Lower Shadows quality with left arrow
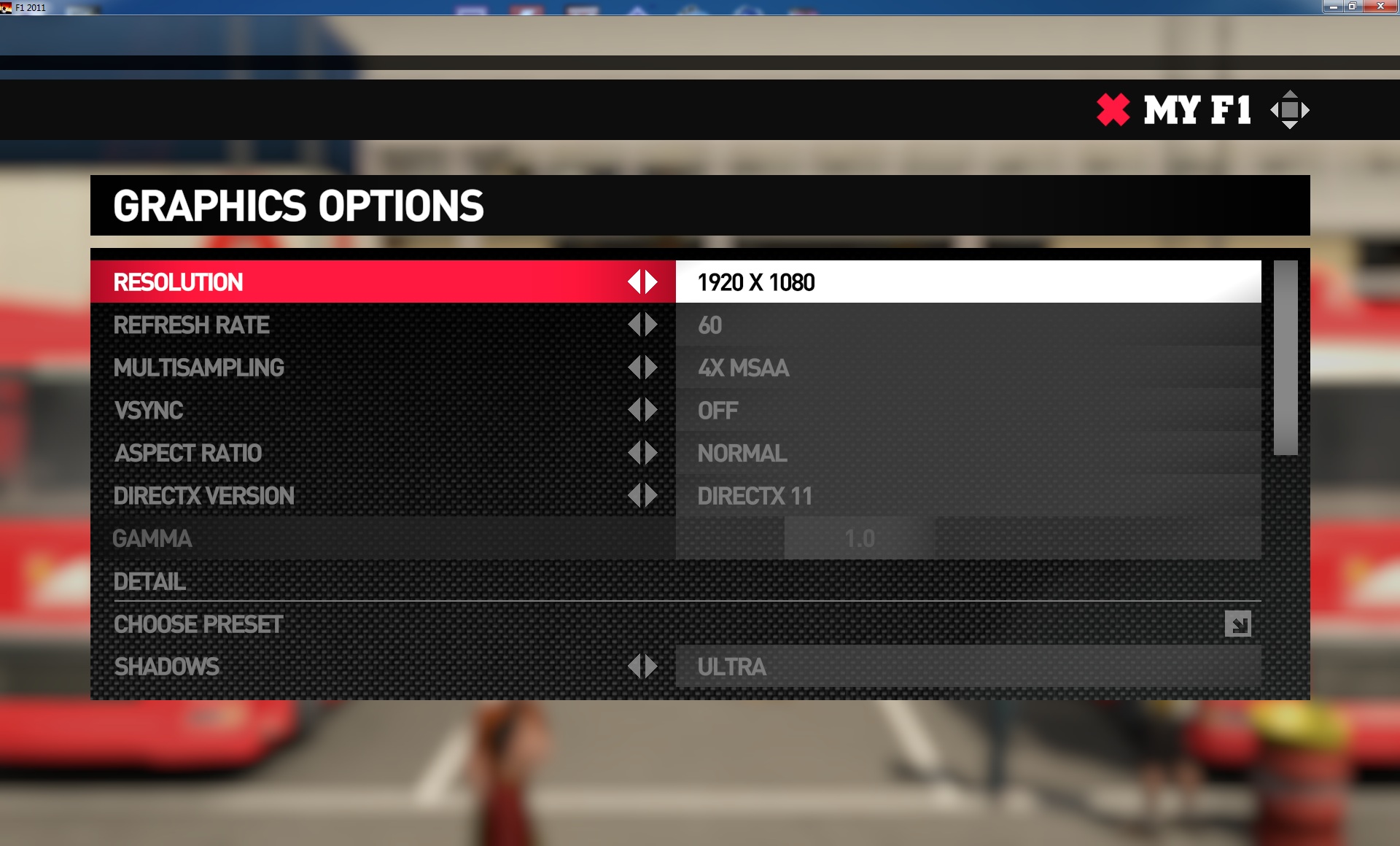This screenshot has width=1400, height=846. point(634,667)
